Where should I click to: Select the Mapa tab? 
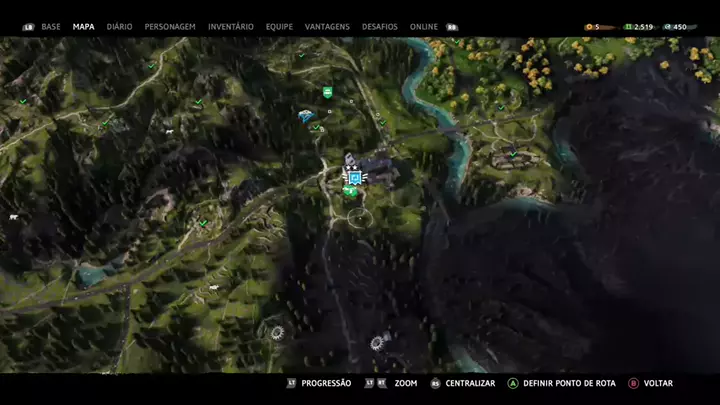pos(84,27)
